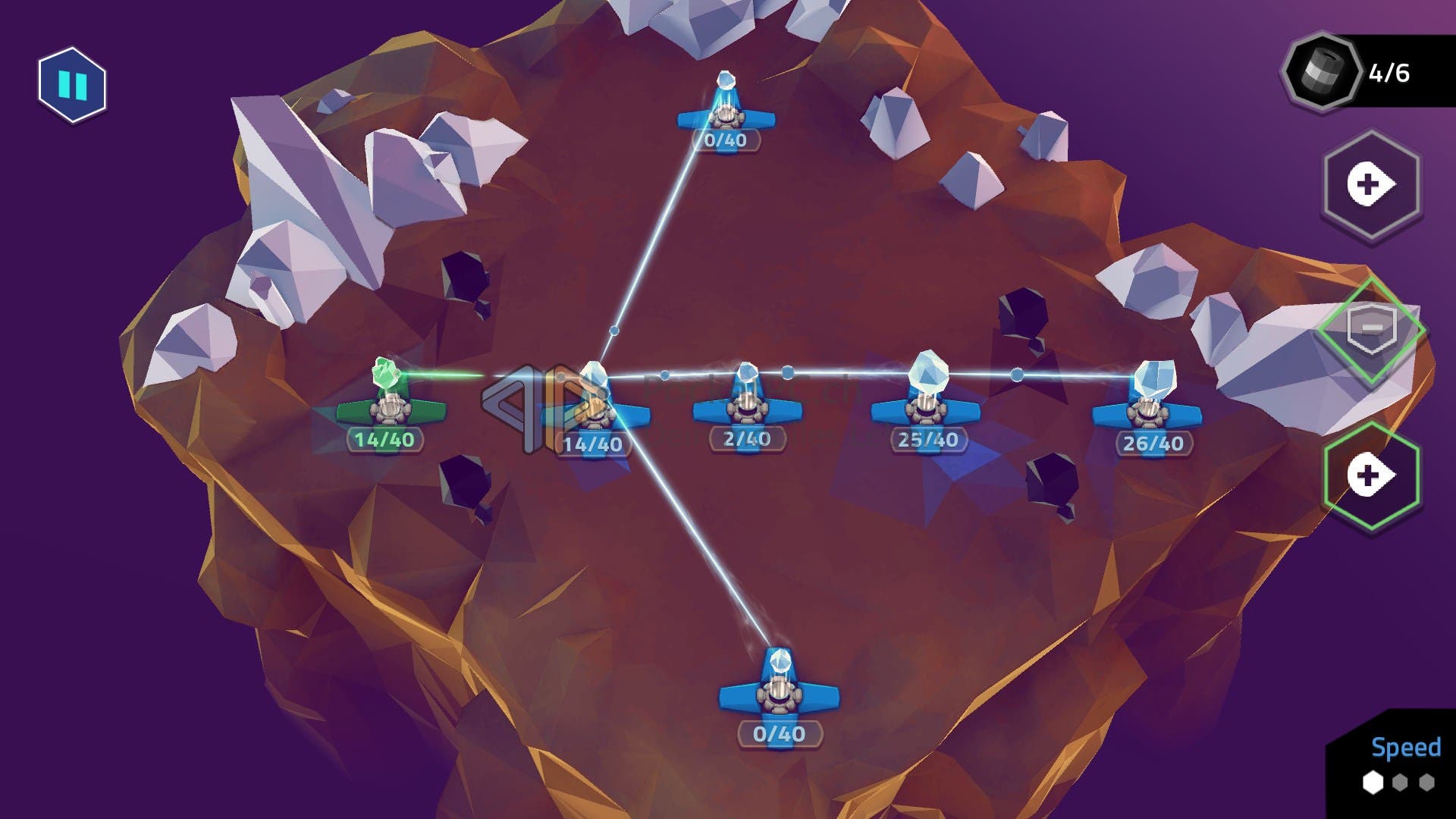Pause the game with the hexagon button
Screen dimensions: 1456x819
pos(72,84)
